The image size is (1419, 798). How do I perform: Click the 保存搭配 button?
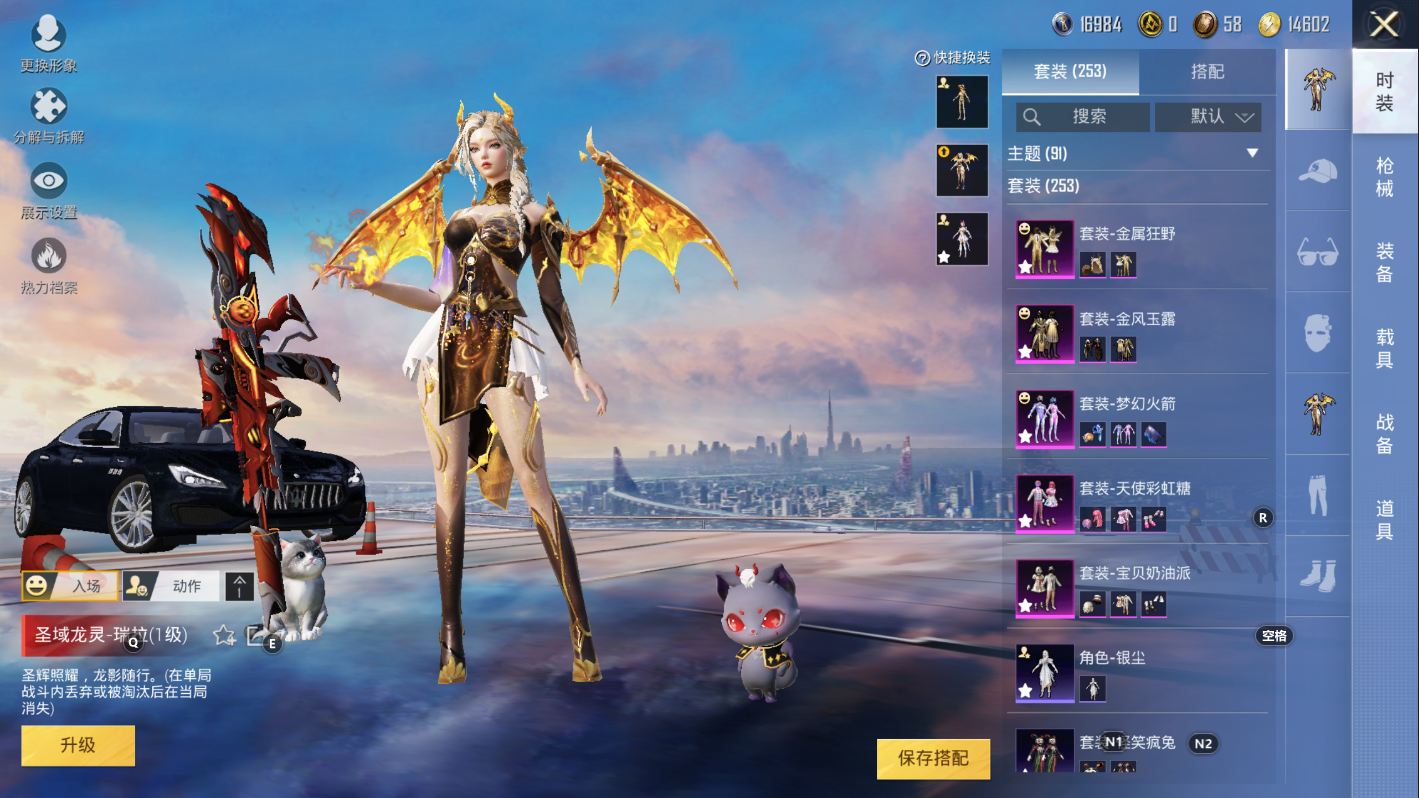(x=933, y=758)
